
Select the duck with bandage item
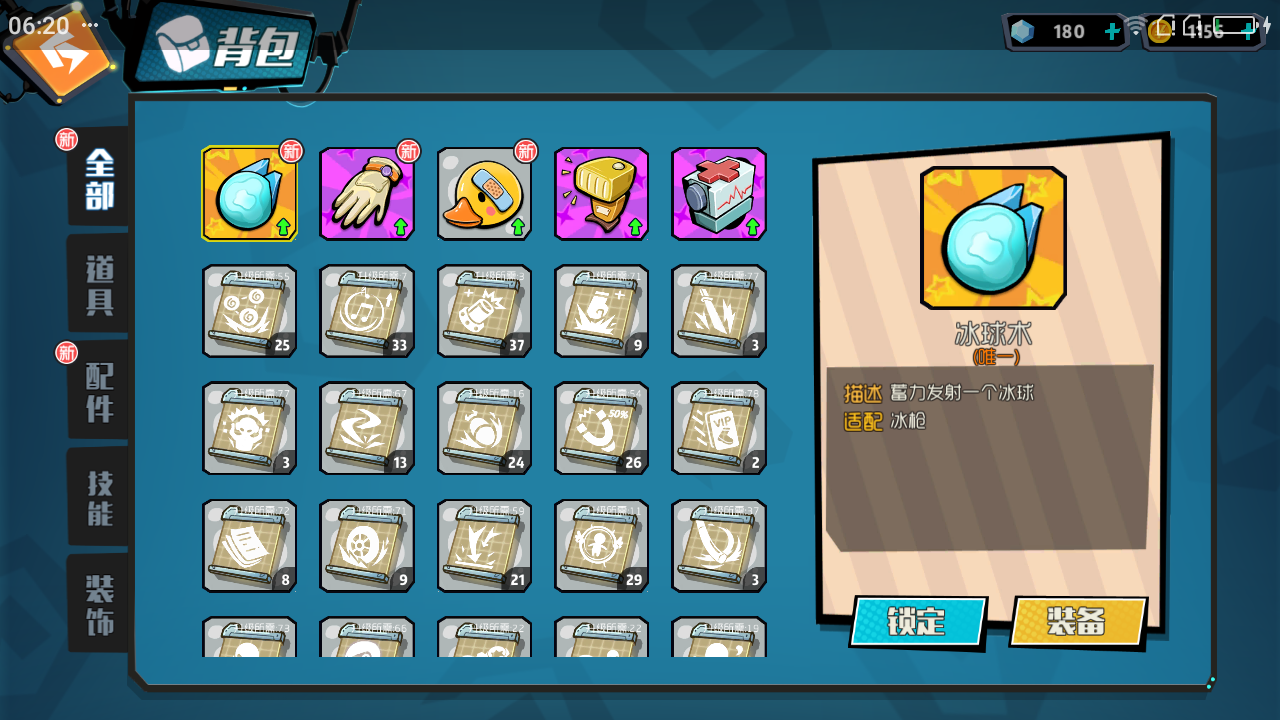[x=484, y=194]
